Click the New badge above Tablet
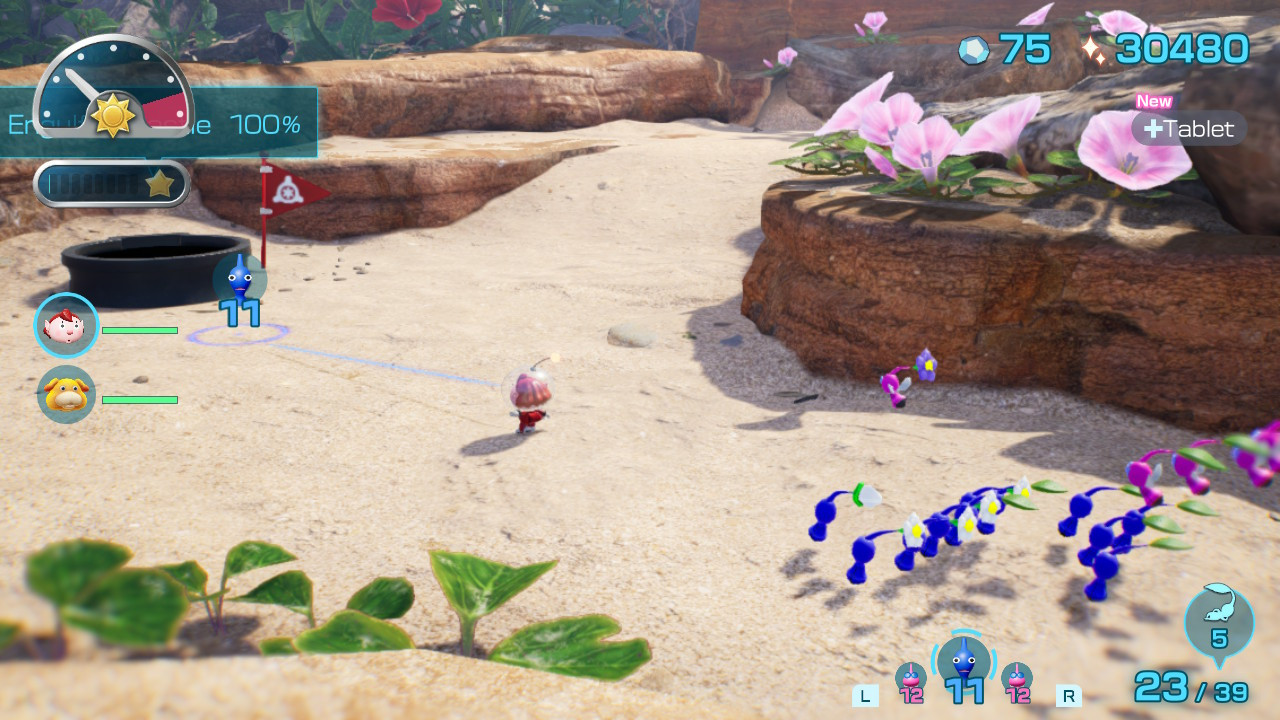This screenshot has width=1280, height=720. [x=1153, y=101]
